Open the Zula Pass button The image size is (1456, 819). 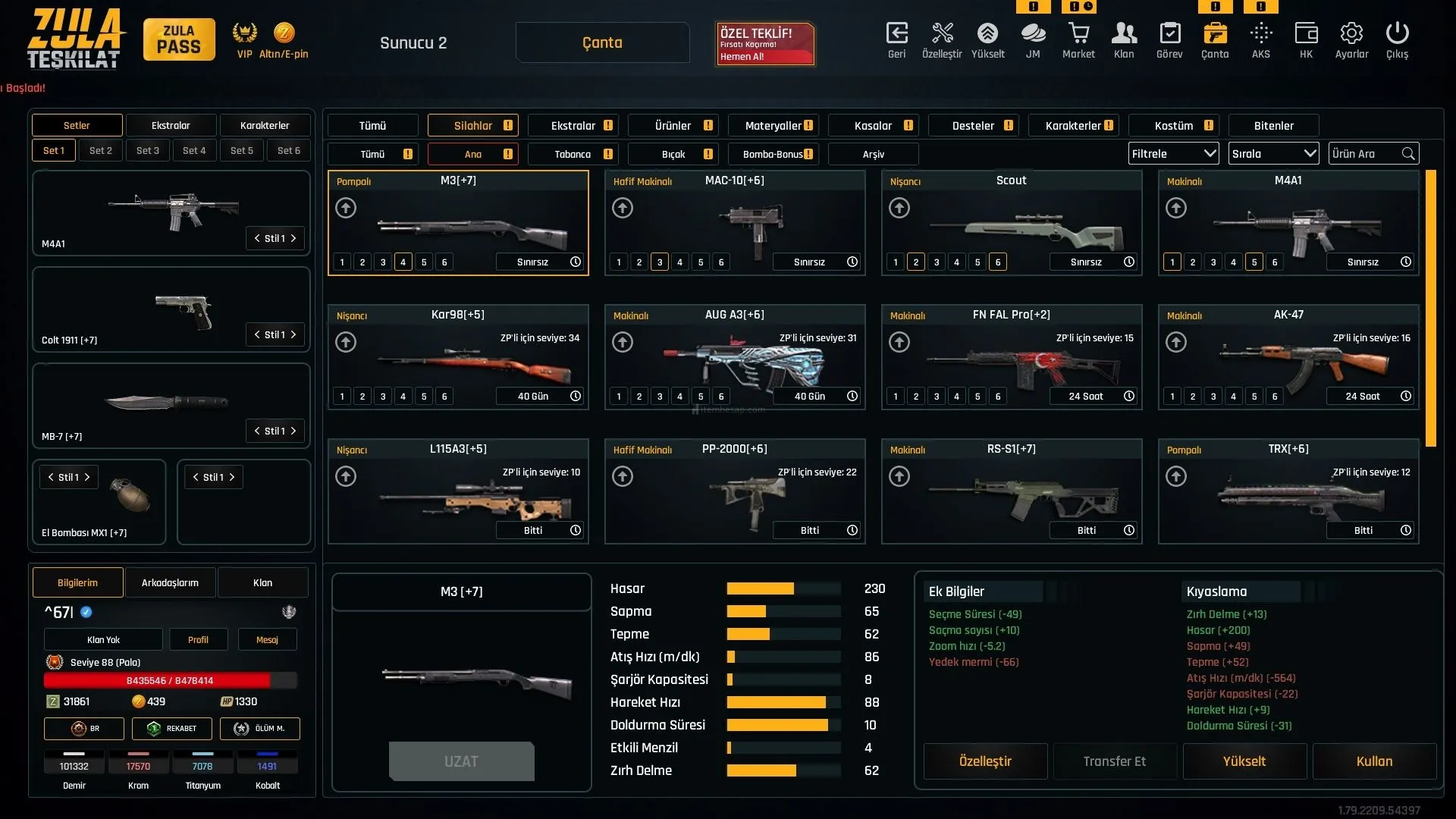(179, 39)
